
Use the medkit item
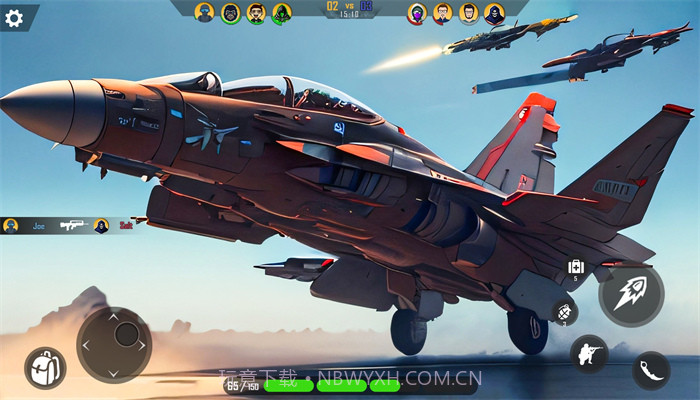(575, 268)
